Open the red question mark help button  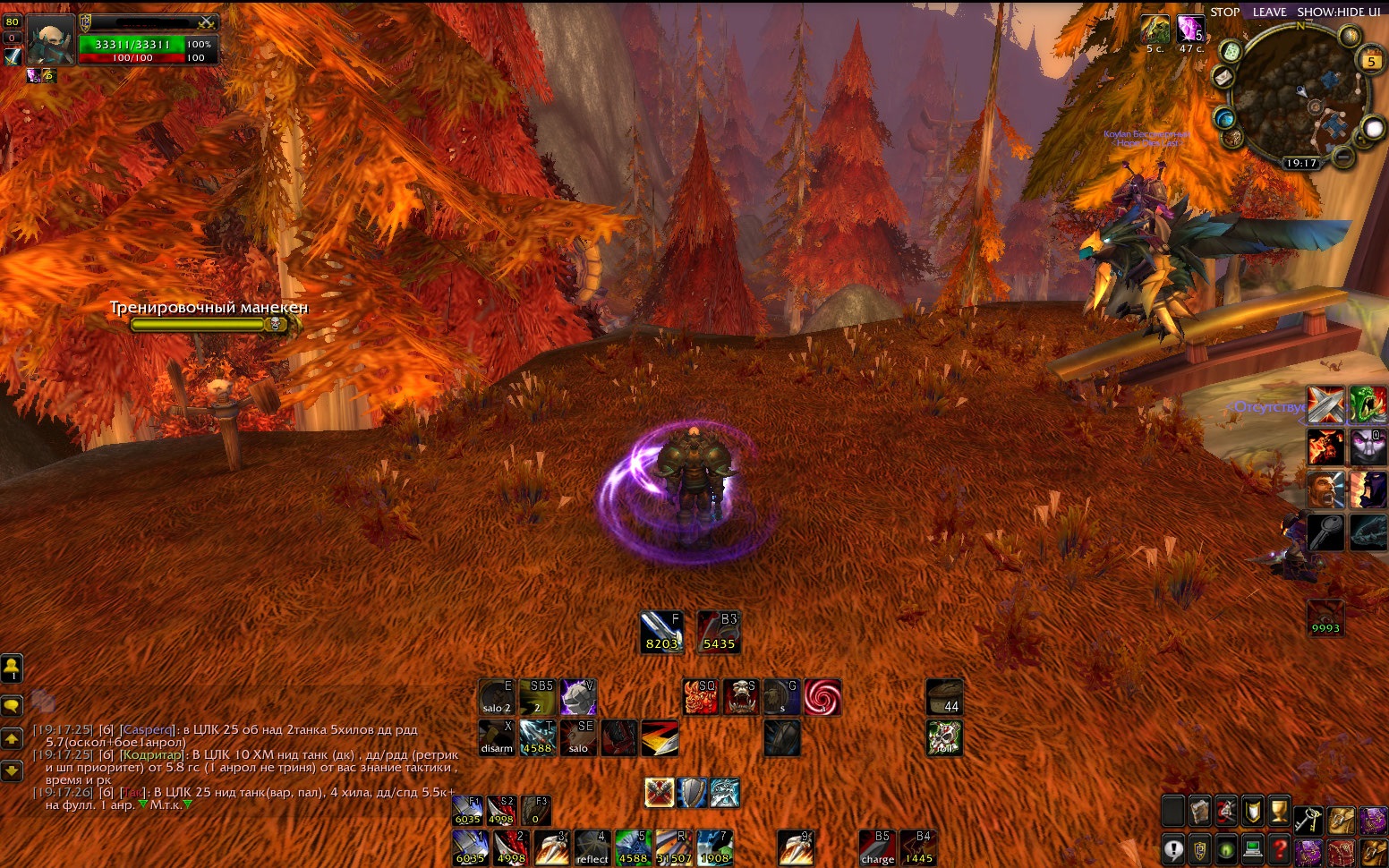[x=1281, y=848]
